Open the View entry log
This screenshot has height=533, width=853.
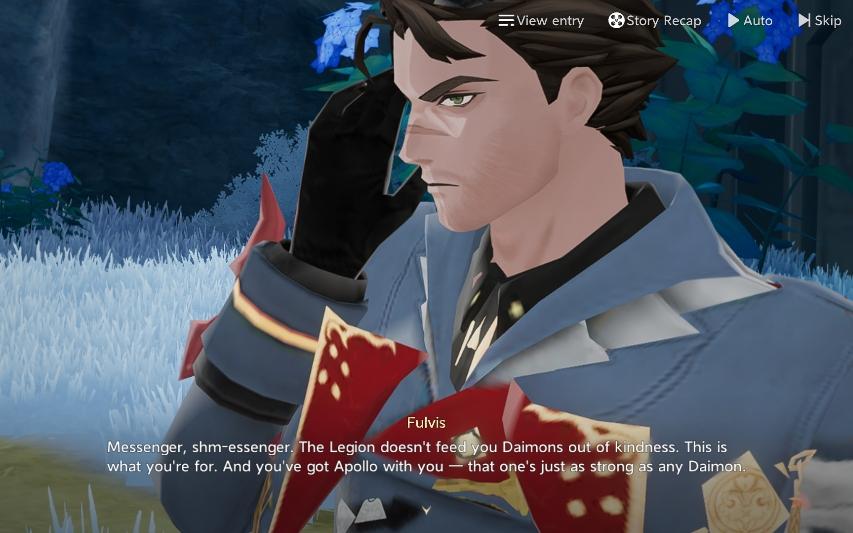[x=541, y=21]
